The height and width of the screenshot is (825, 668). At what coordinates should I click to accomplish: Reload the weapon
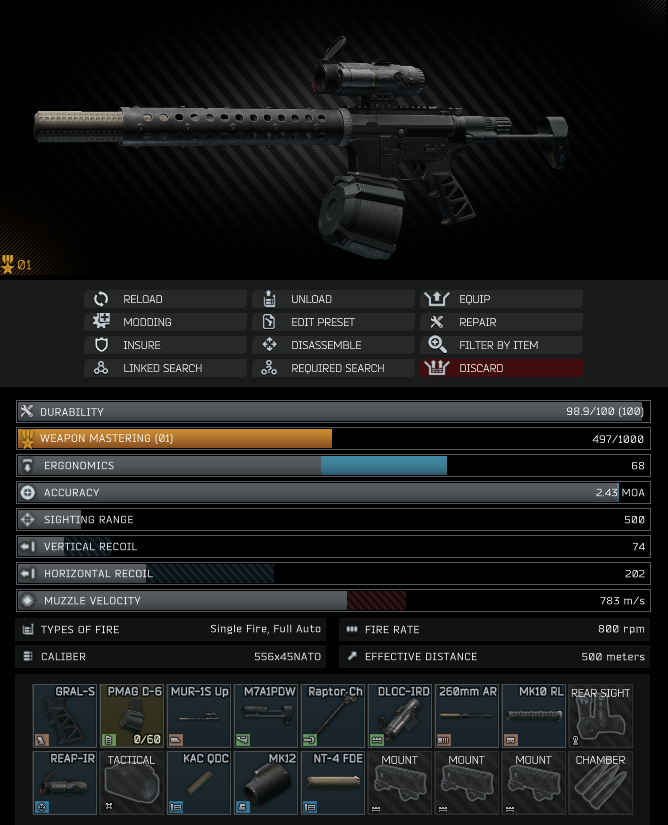(x=165, y=299)
